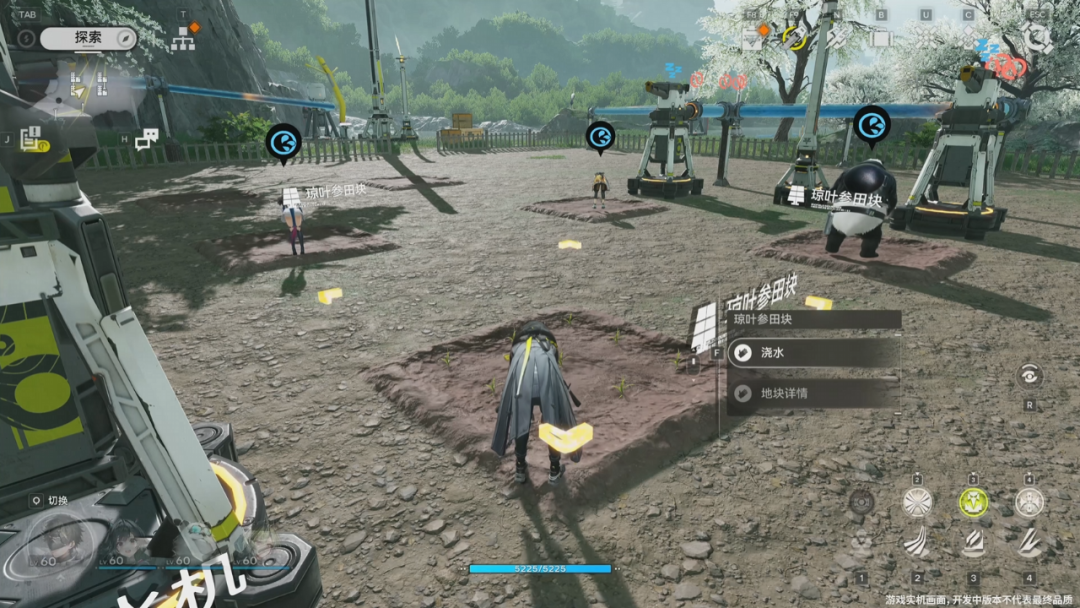The height and width of the screenshot is (608, 1080).
Task: Open the chat bubbles icon
Action: pyautogui.click(x=147, y=139)
